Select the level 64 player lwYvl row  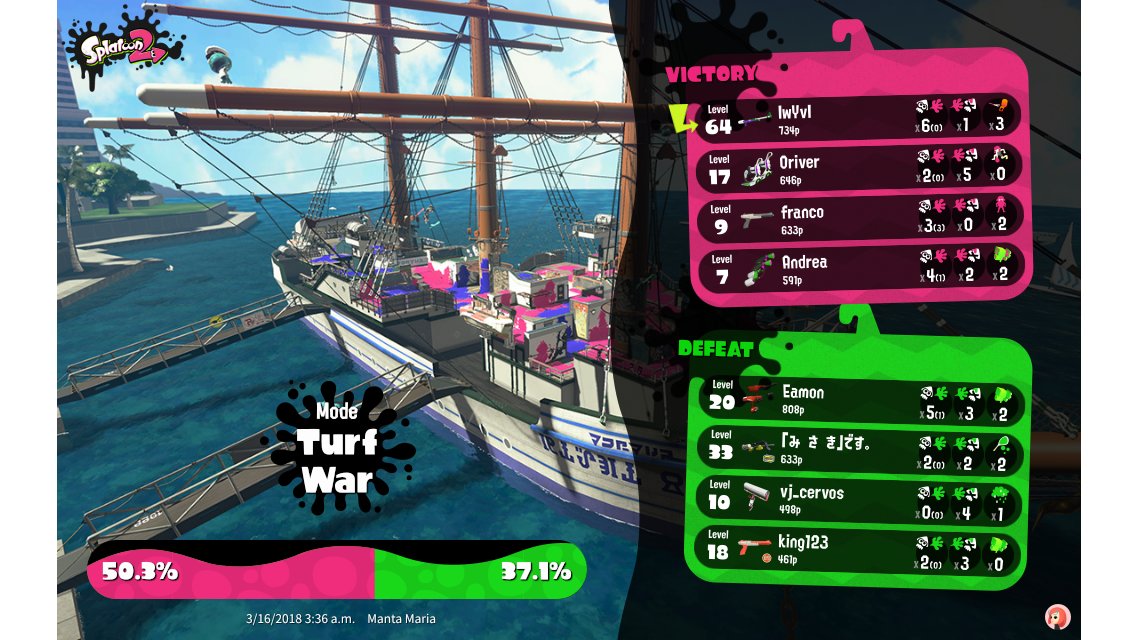(x=859, y=118)
